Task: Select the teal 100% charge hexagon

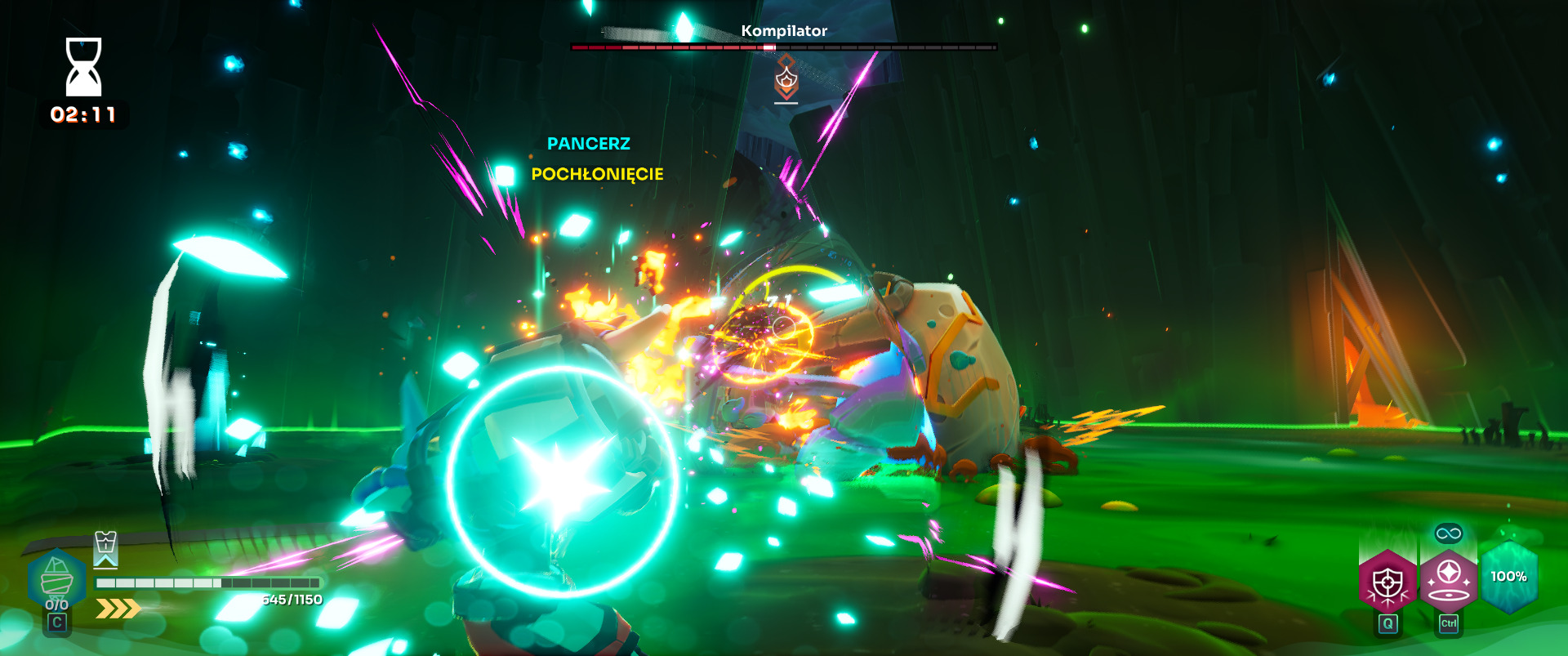Action: point(1508,577)
